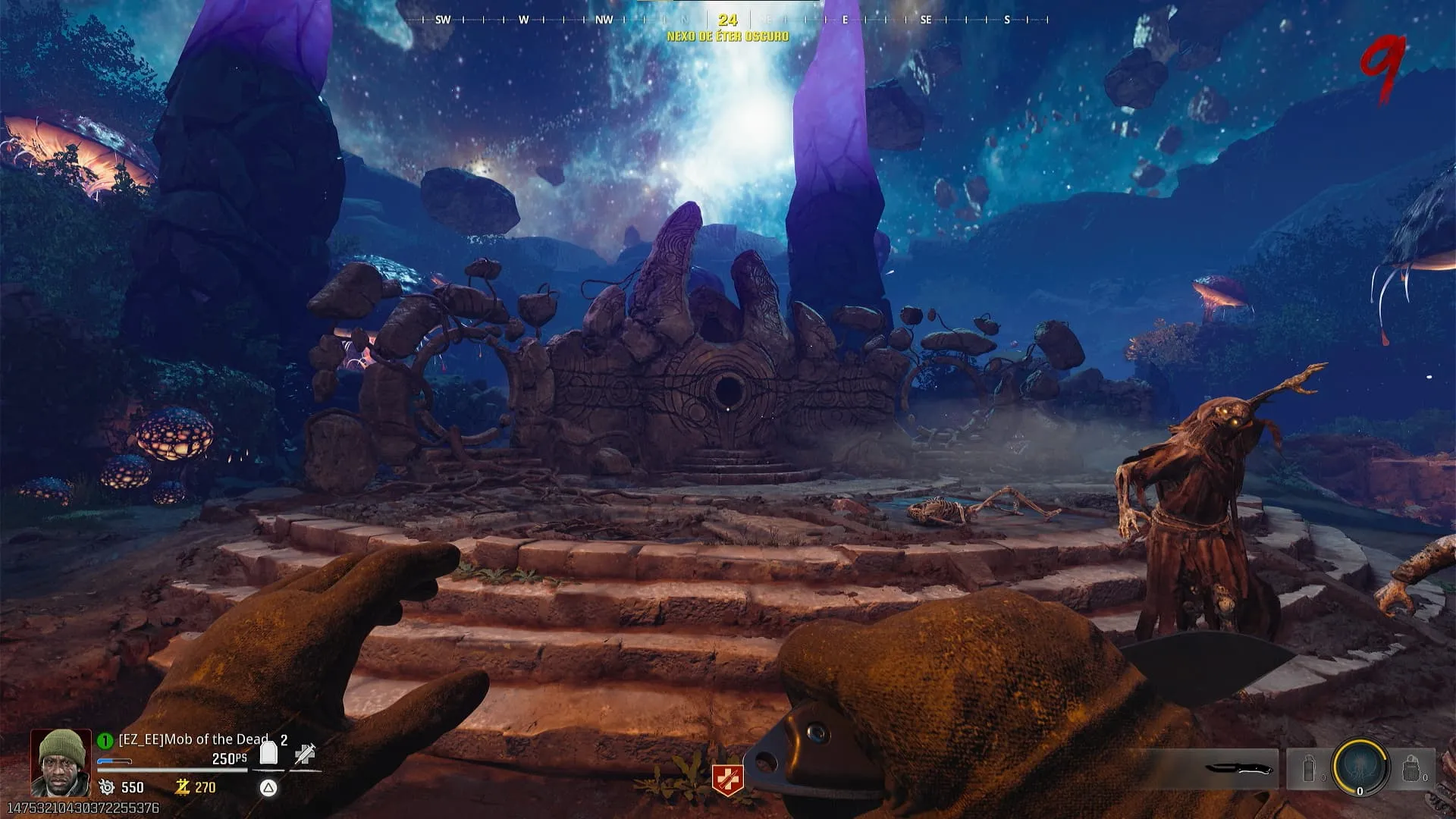The height and width of the screenshot is (819, 1456).
Task: Click the player portrait with green beanie
Action: (x=61, y=762)
